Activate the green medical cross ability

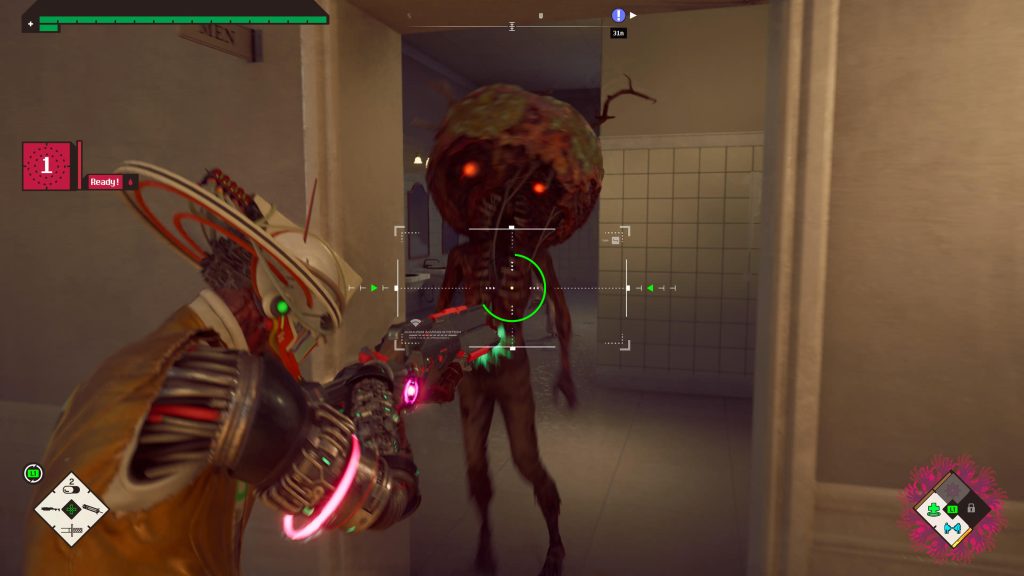coord(934,510)
